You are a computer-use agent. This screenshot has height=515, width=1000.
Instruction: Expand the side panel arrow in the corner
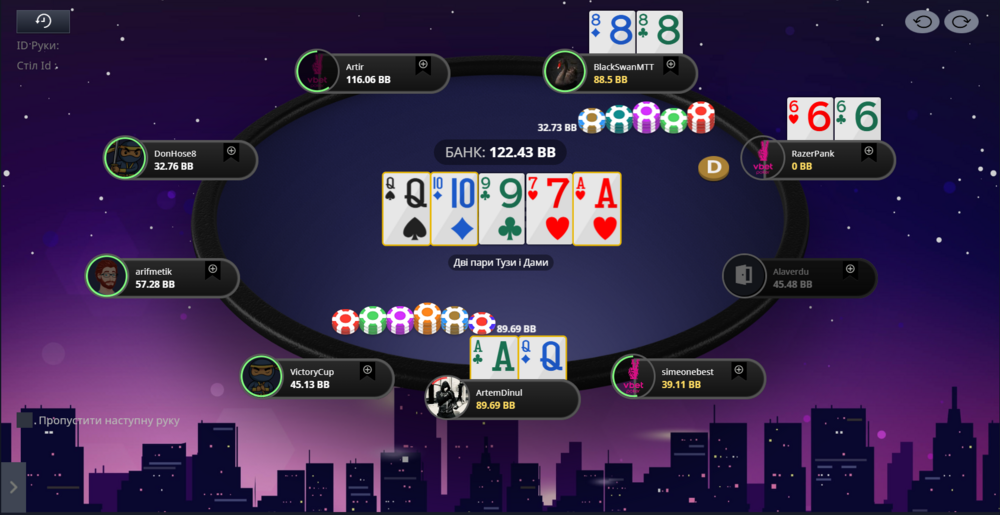pos(13,487)
